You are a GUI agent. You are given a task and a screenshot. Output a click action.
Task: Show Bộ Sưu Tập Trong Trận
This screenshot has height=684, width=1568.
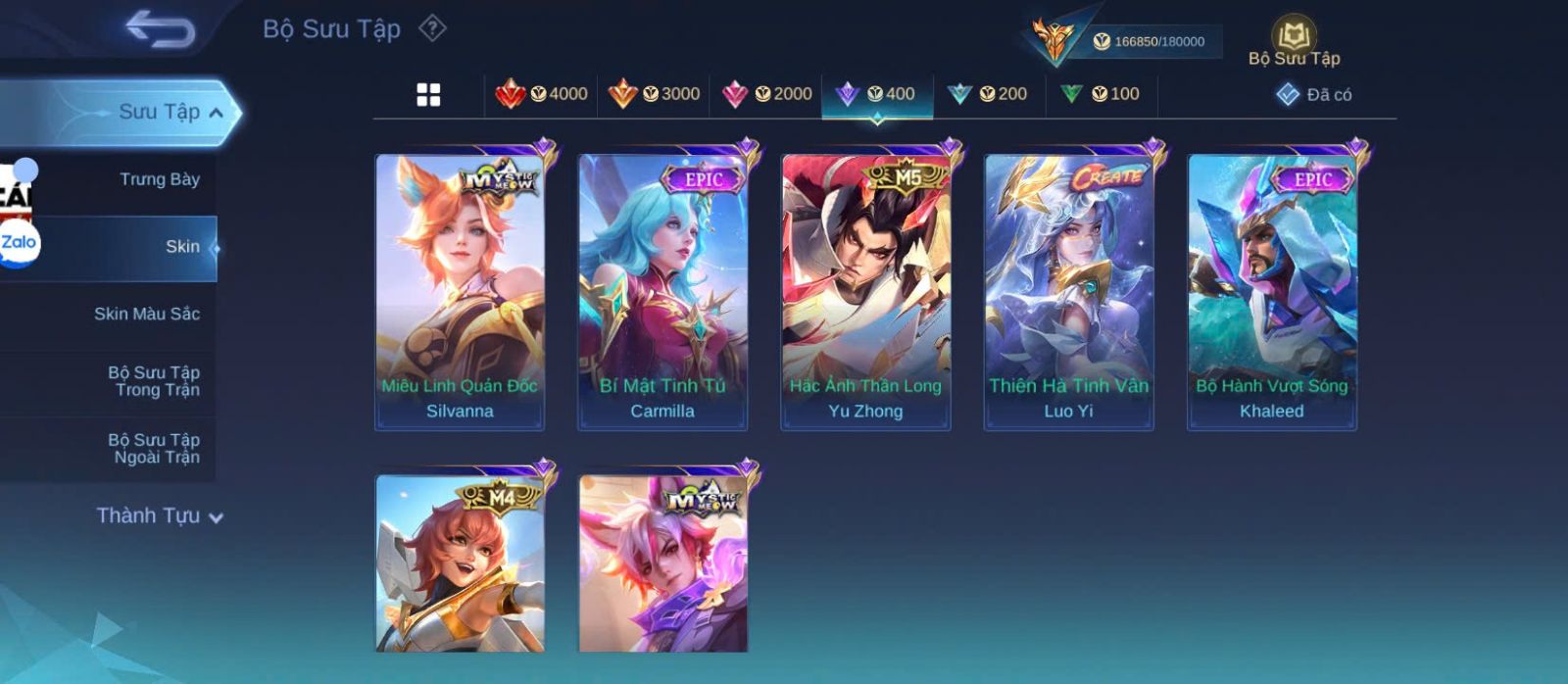tap(154, 381)
